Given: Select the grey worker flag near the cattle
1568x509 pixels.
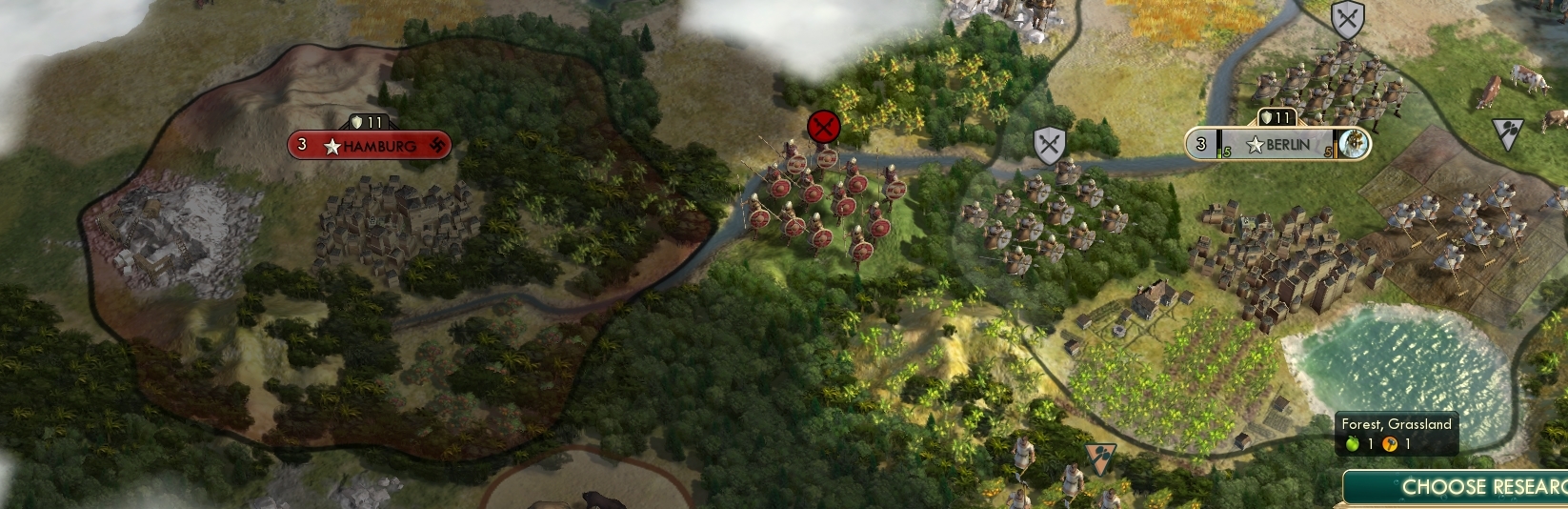Looking at the screenshot, I should 1507,133.
